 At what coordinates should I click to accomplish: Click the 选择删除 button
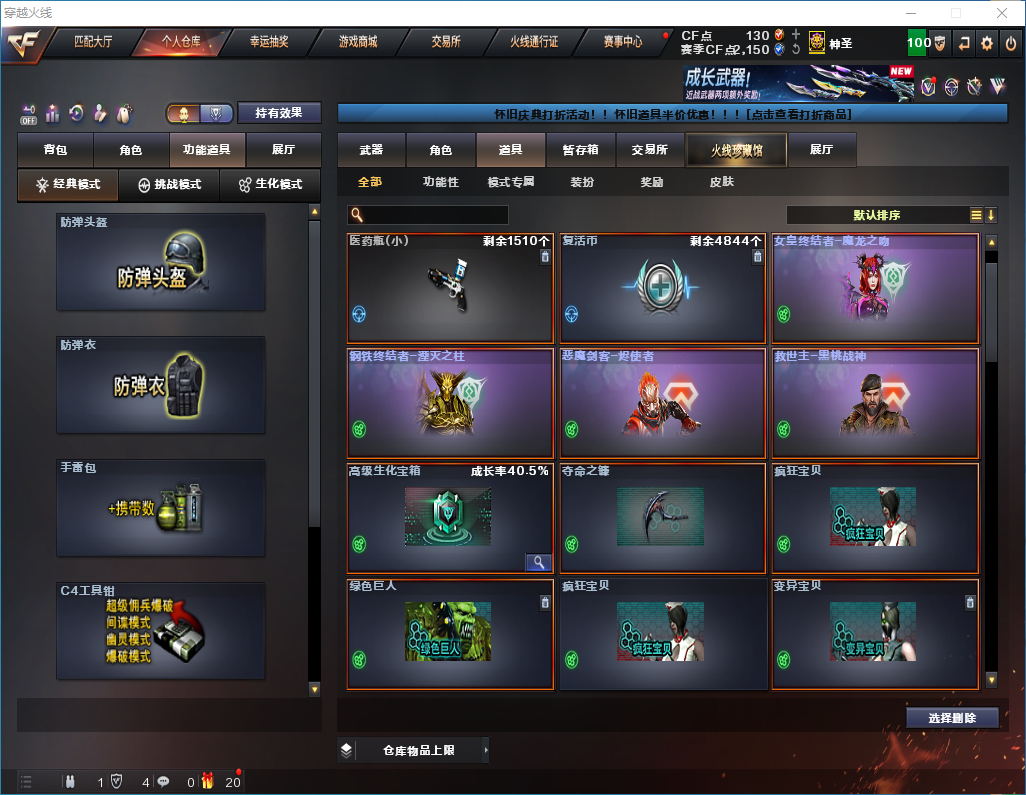click(952, 718)
